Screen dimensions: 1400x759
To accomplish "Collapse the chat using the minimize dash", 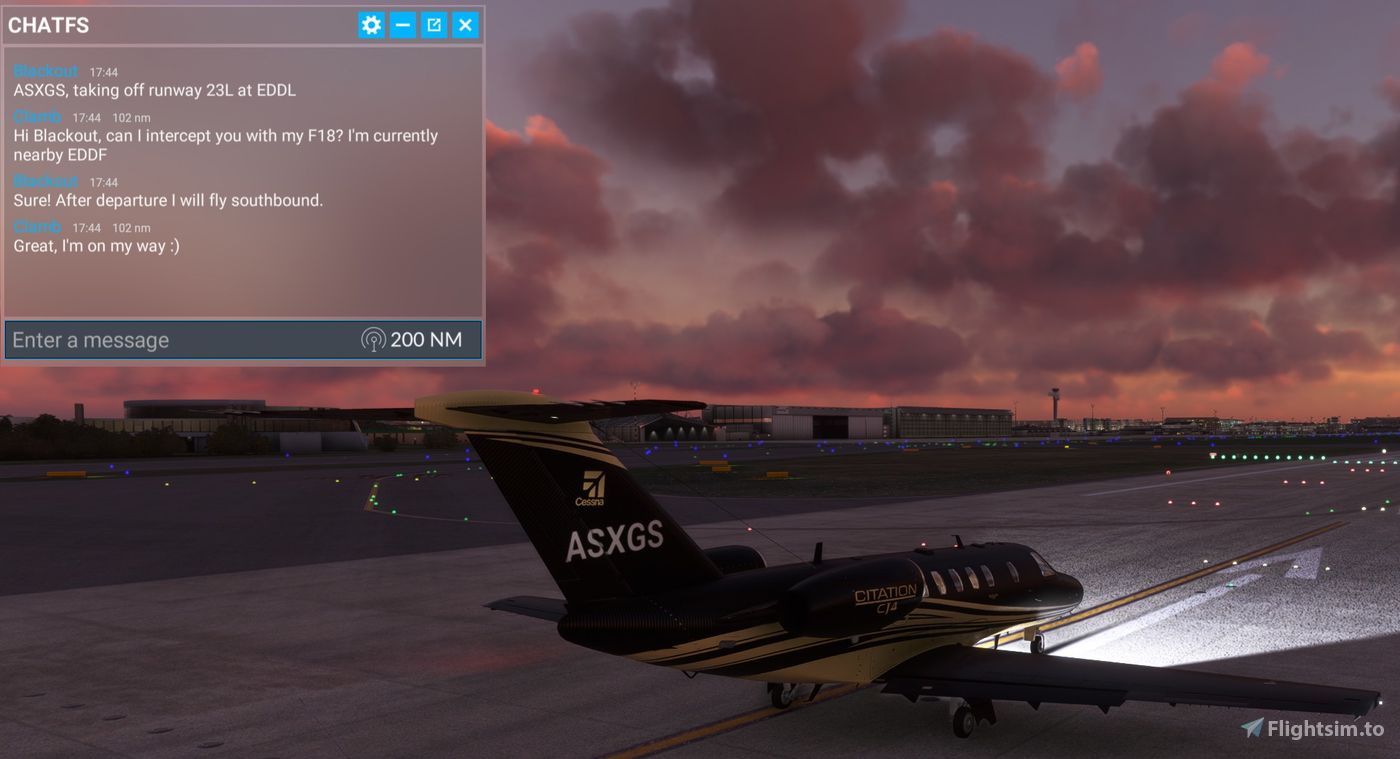I will [x=402, y=25].
